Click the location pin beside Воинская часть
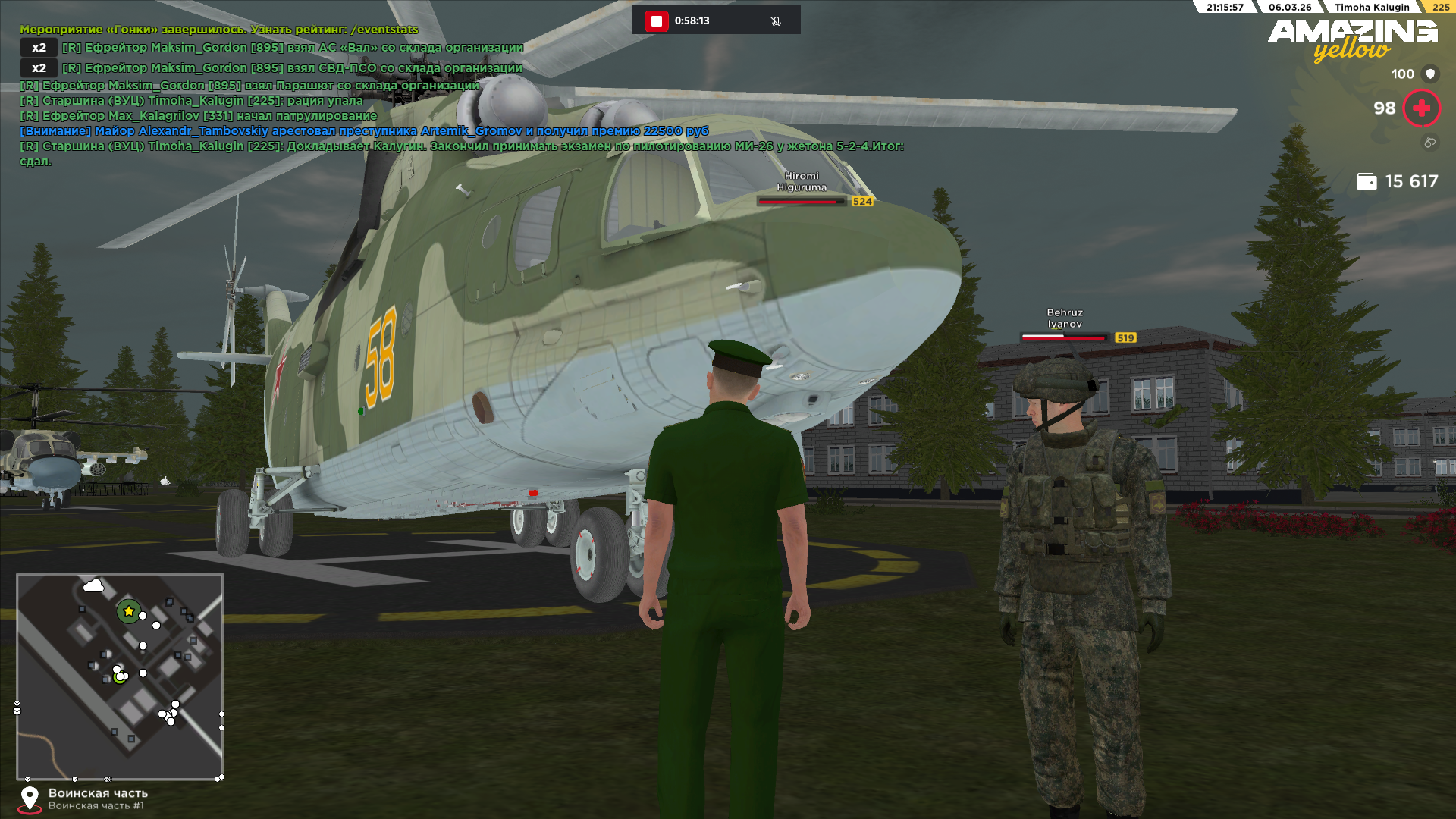Image resolution: width=1456 pixels, height=819 pixels. (x=30, y=799)
